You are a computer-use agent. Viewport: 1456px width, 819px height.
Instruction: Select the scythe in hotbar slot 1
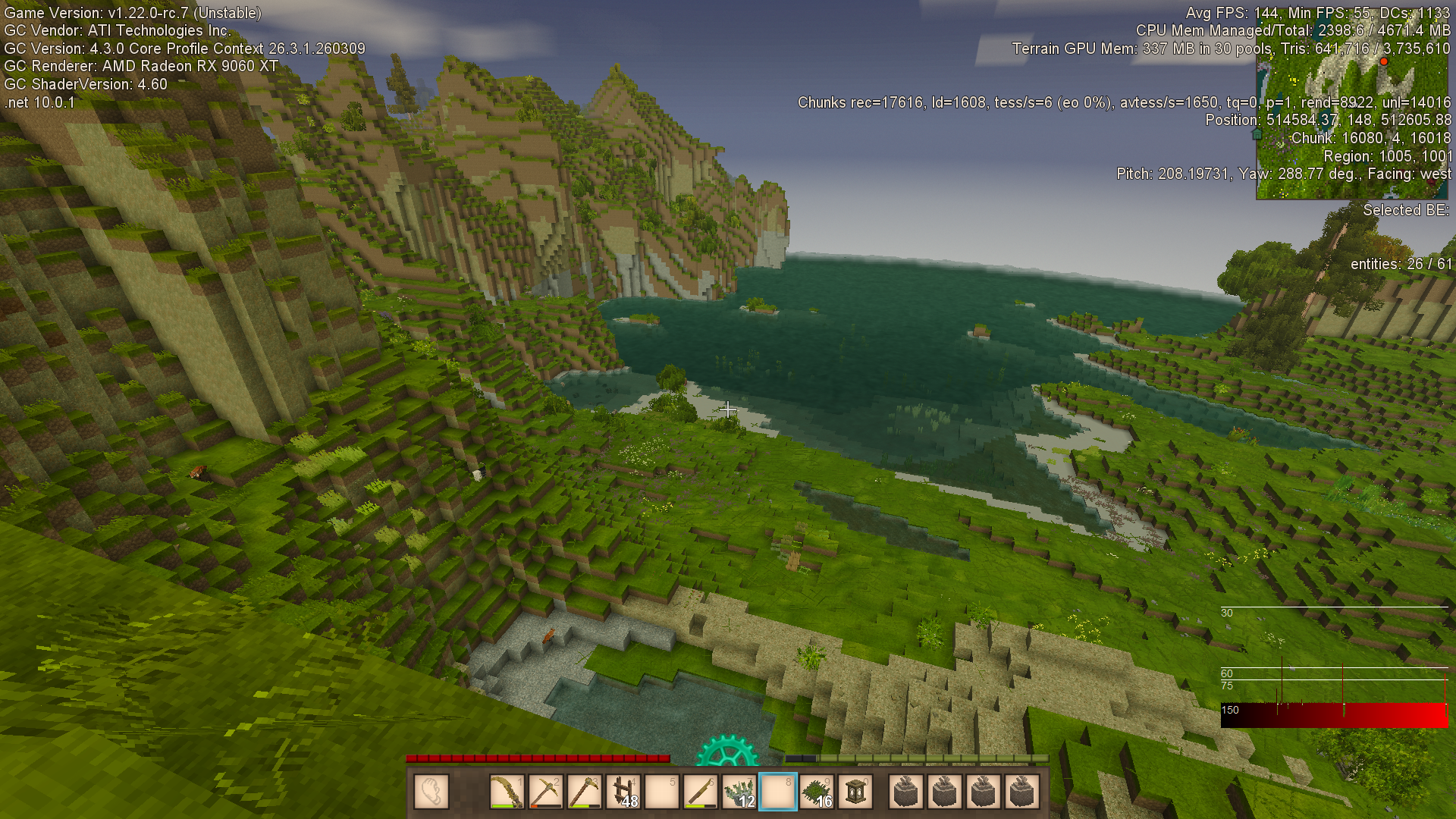[507, 792]
